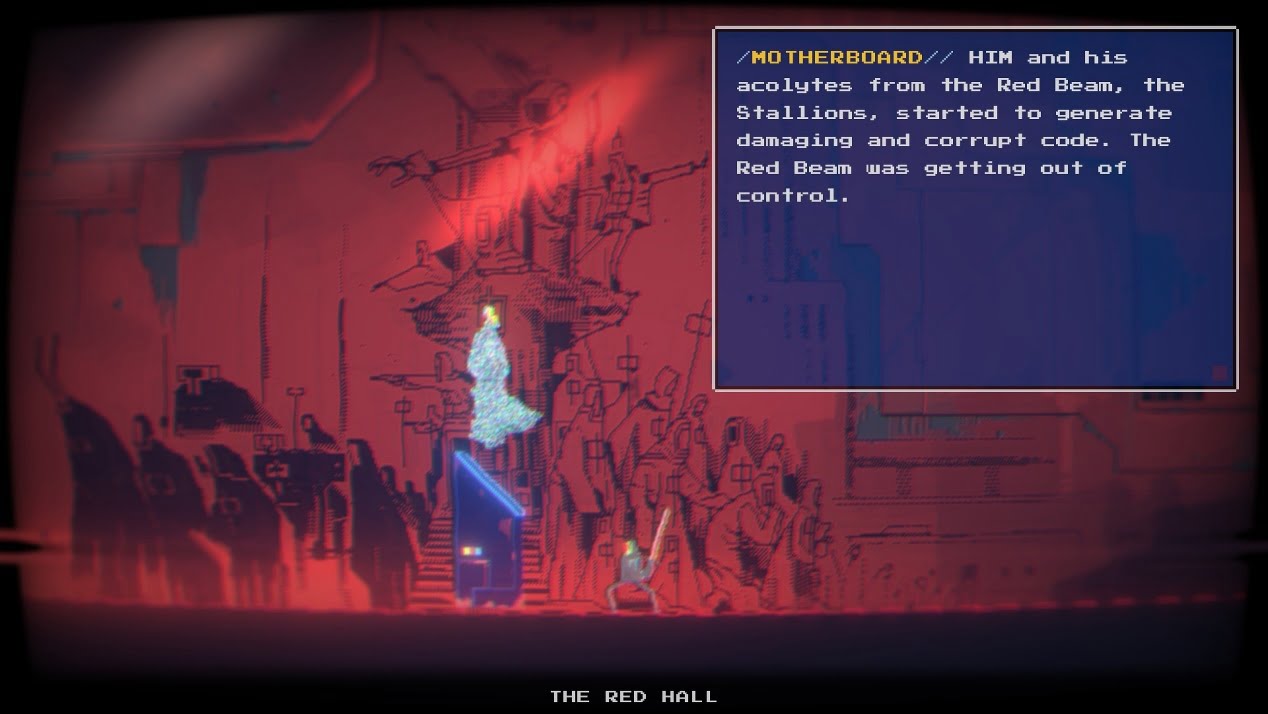Advance dialogue via the red square indicator
Screen dimensions: 1268x714
[1219, 373]
